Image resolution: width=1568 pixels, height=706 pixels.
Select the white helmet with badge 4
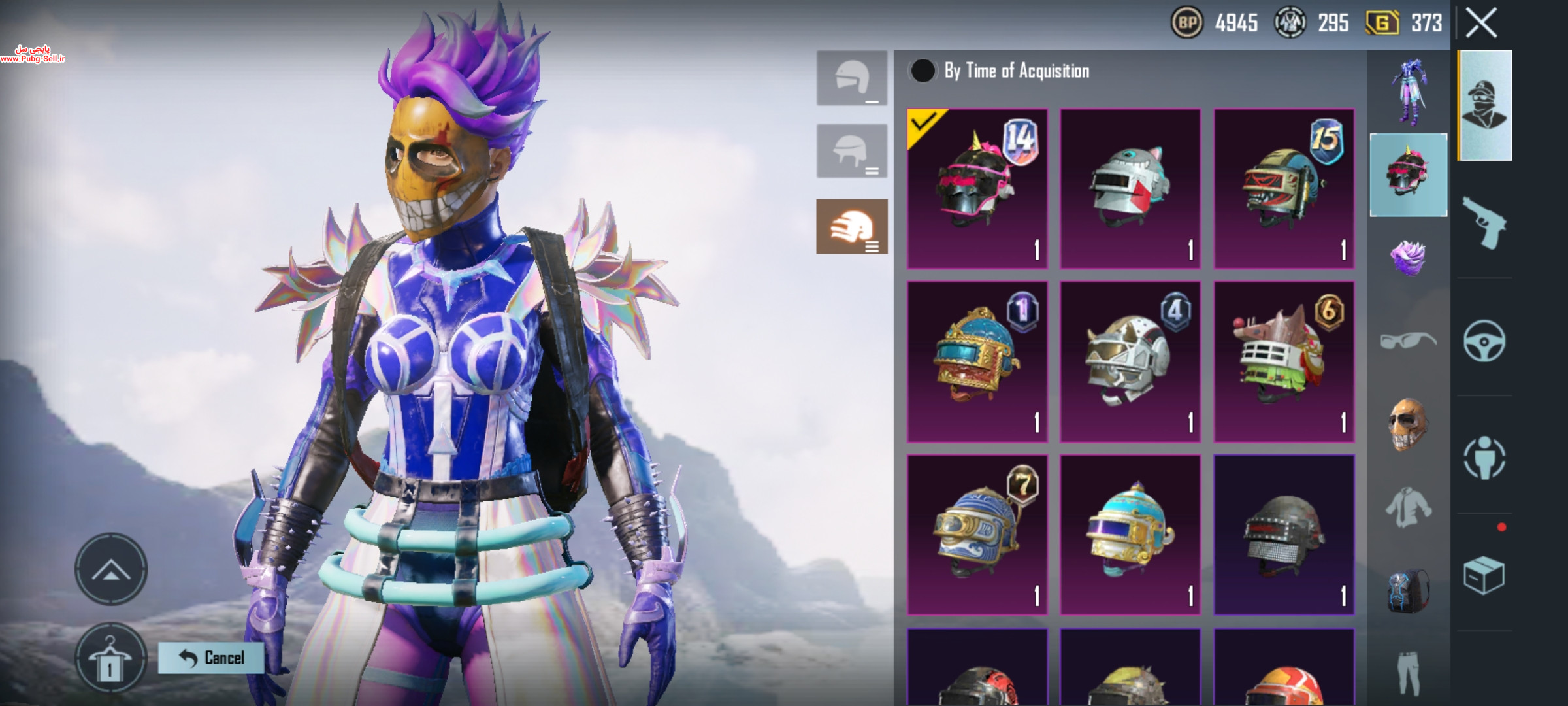click(1130, 361)
